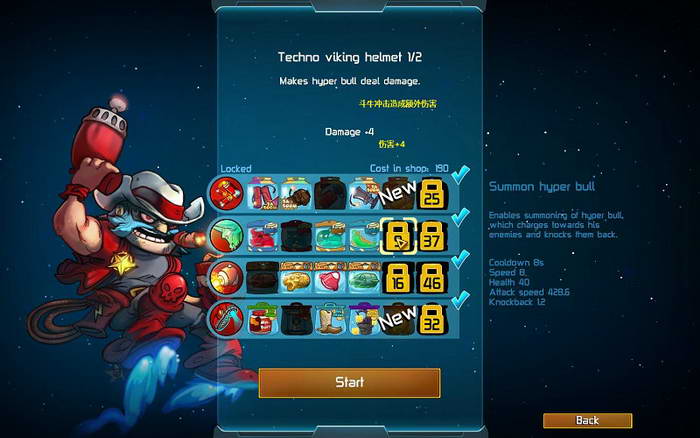Image resolution: width=700 pixels, height=438 pixels.
Task: Choose the locked slot numbered 16
Action: click(398, 278)
